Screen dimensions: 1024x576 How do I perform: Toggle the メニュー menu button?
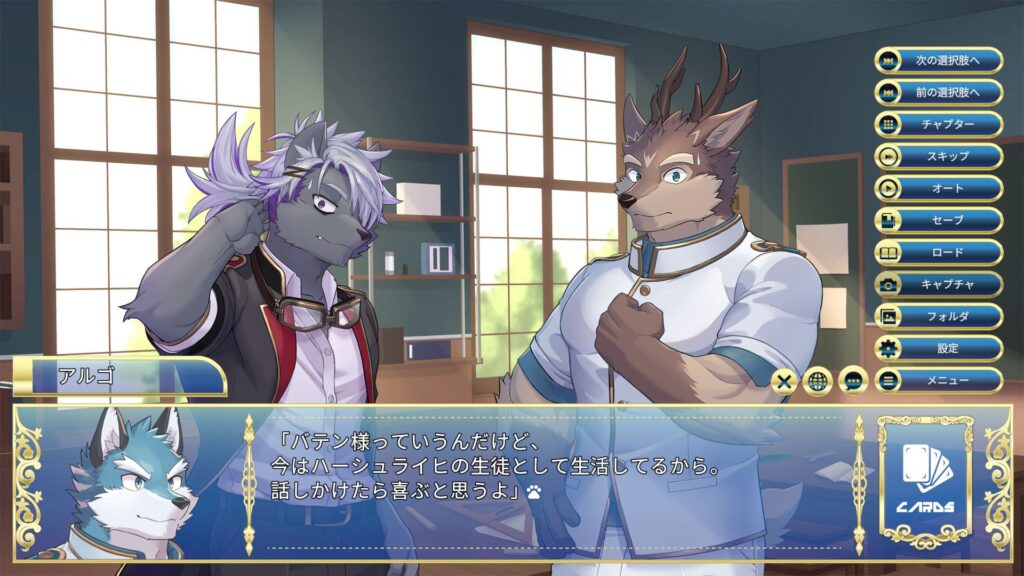[938, 380]
